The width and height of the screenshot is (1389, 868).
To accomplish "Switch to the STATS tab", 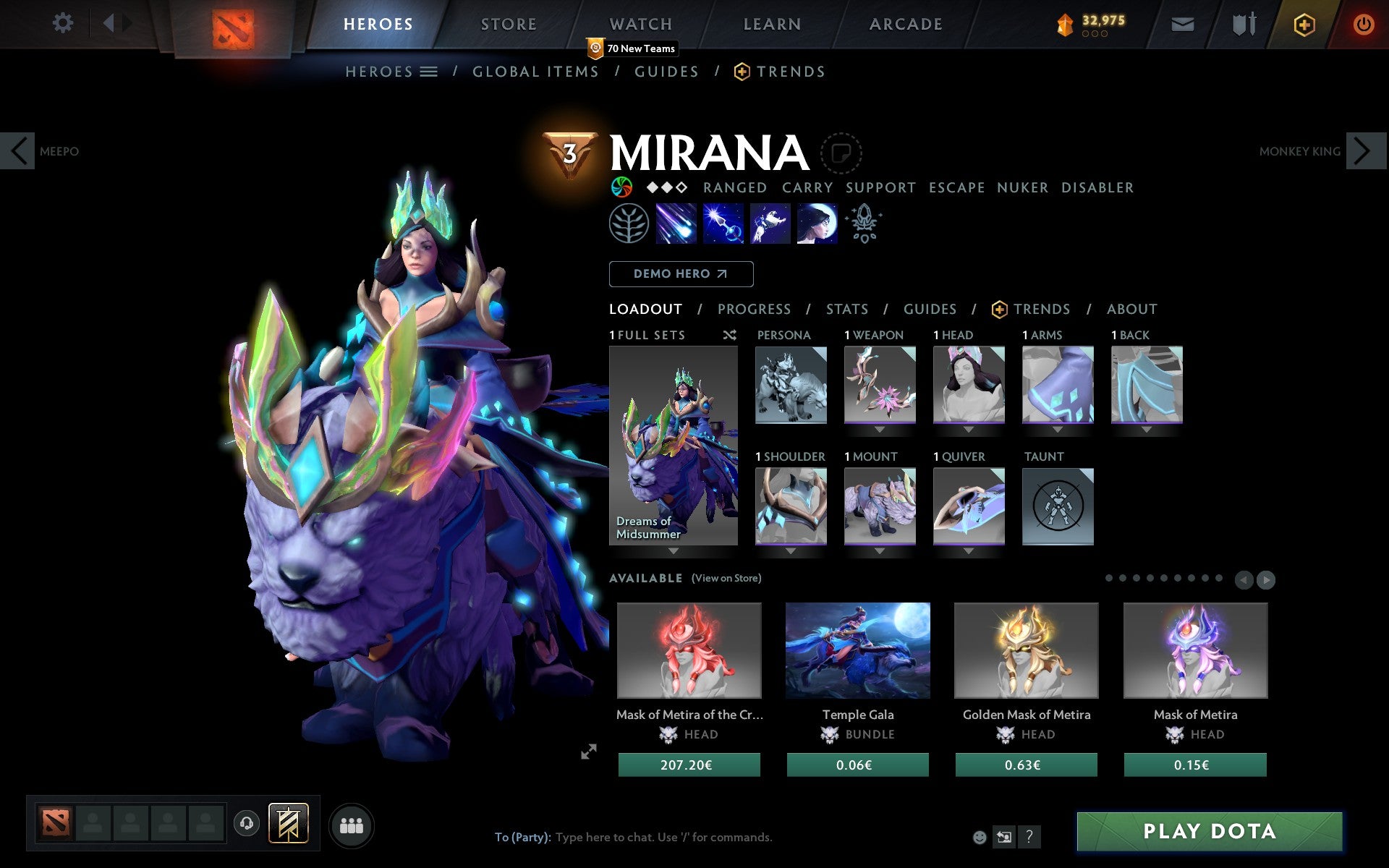I will tap(846, 309).
